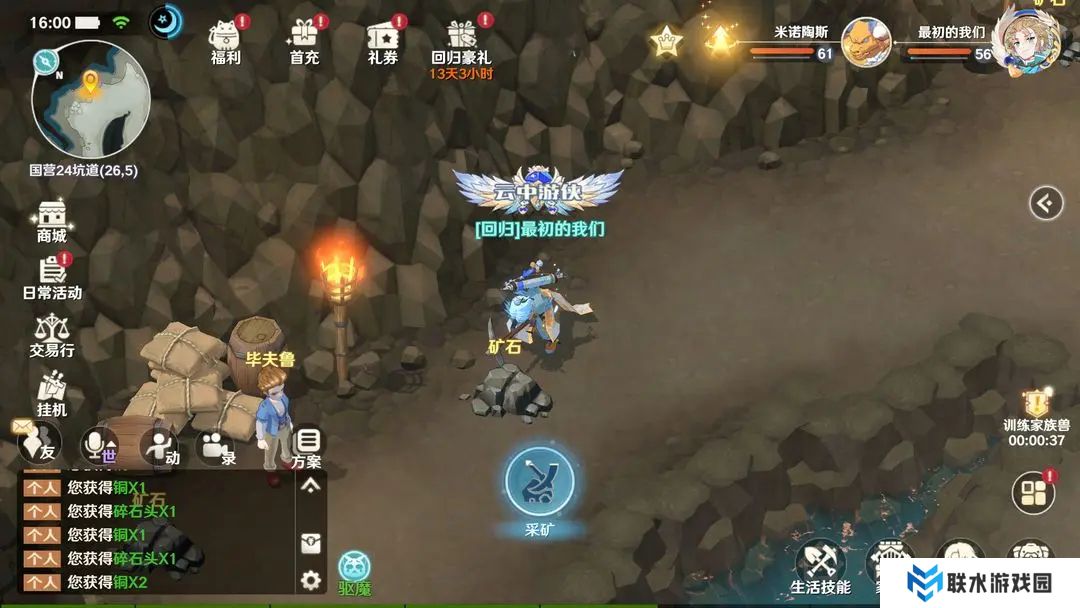Viewport: 1080px width, 608px height.
Task: Activate 挂机 auto-play mode
Action: [x=51, y=393]
